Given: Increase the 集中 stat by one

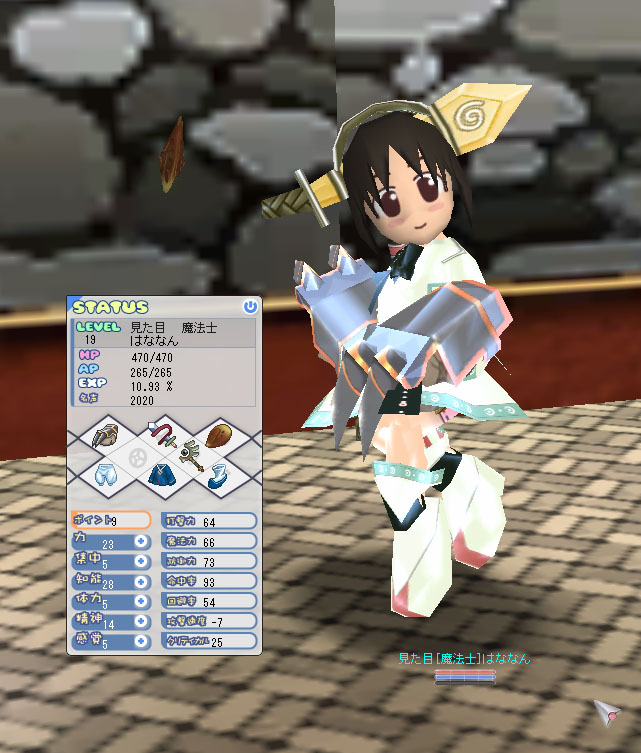Looking at the screenshot, I should click(141, 562).
